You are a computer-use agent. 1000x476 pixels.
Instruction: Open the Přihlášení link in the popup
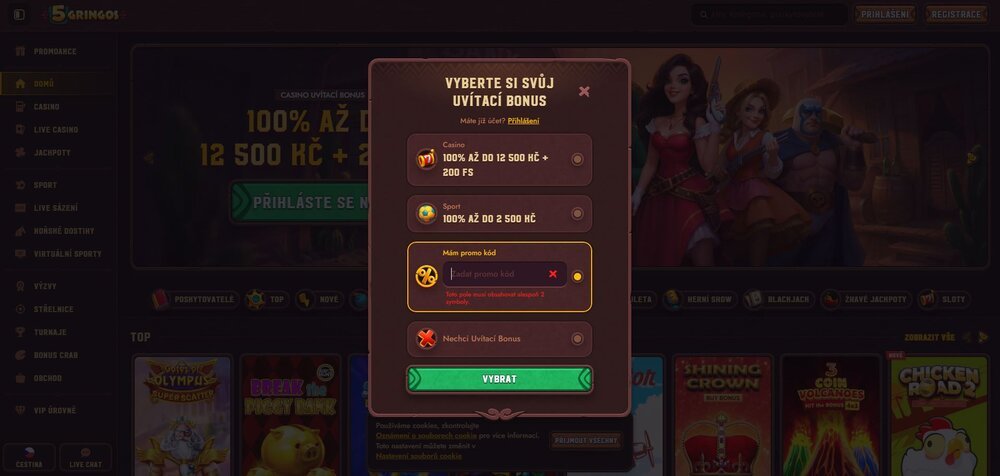523,121
